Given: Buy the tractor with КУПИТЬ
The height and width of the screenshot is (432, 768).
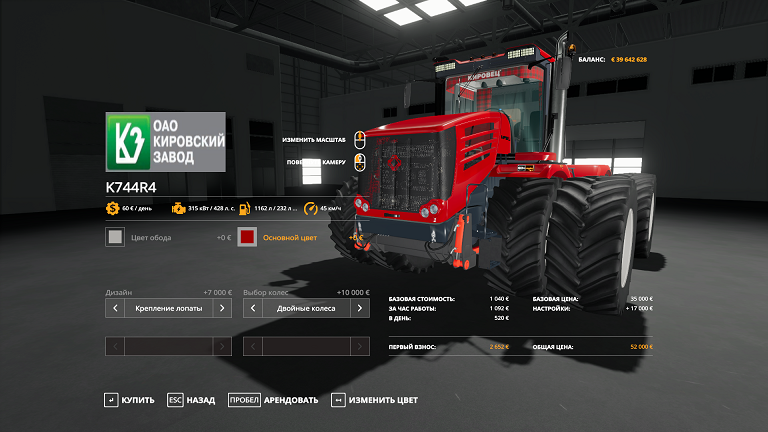Looking at the screenshot, I should pyautogui.click(x=129, y=400).
